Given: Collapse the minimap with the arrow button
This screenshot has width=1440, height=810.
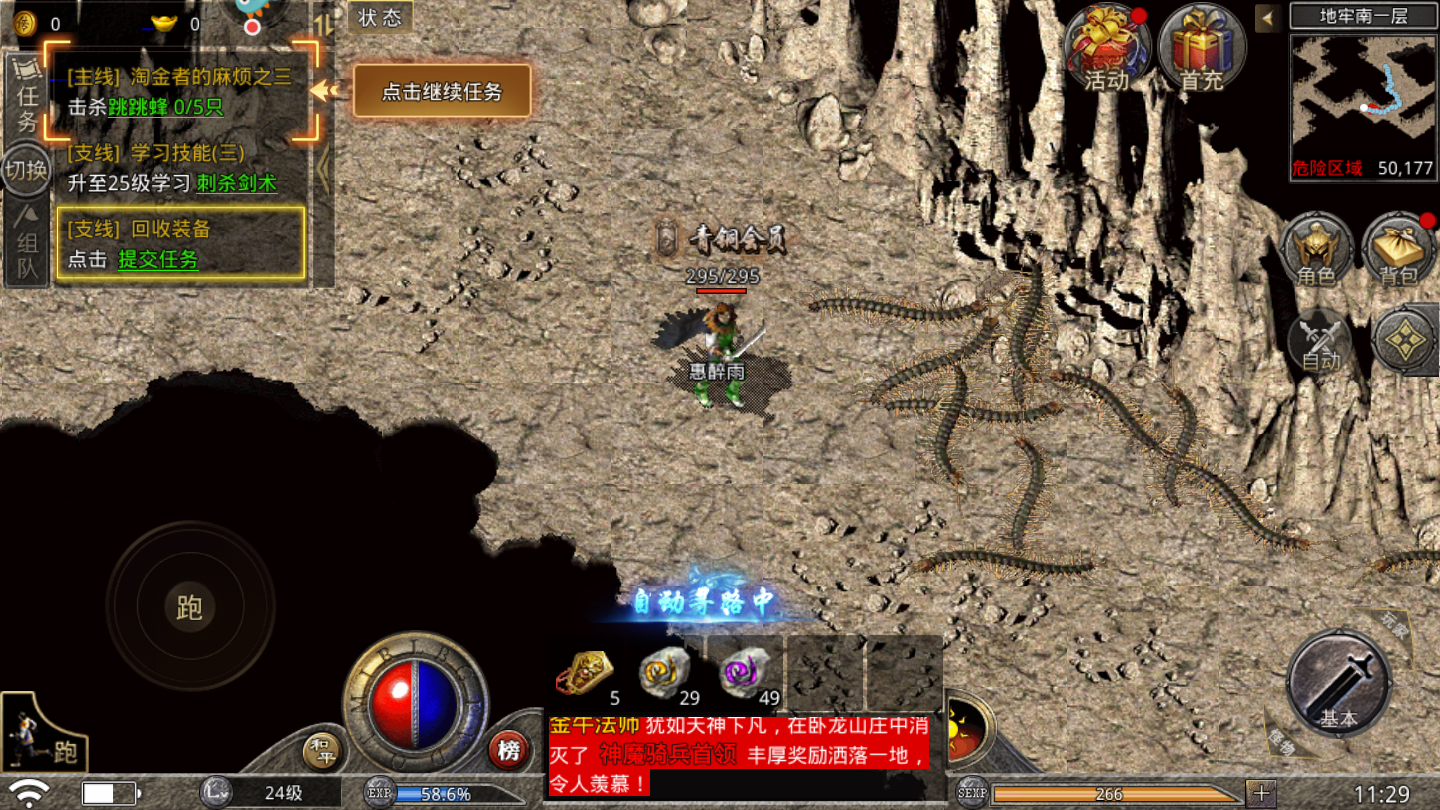Looking at the screenshot, I should 1268,18.
